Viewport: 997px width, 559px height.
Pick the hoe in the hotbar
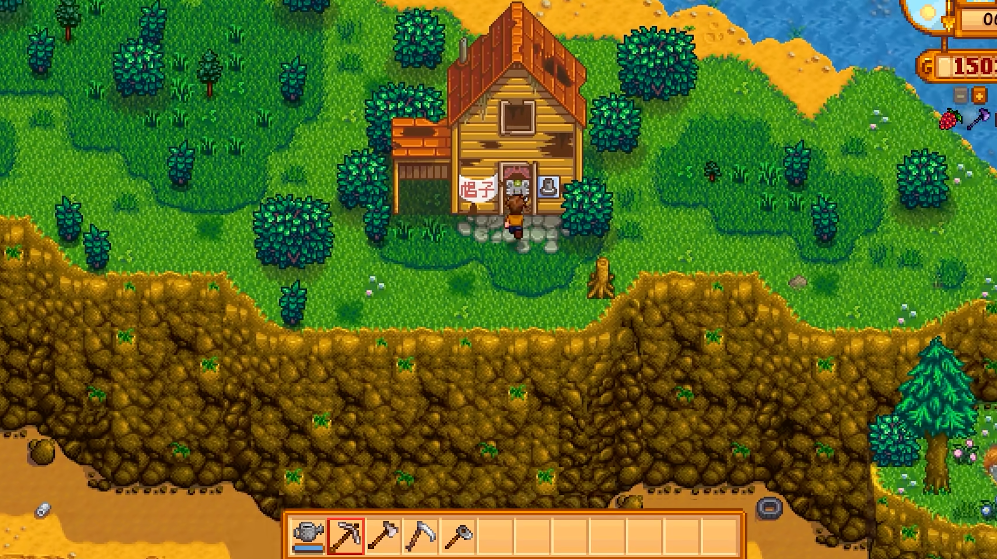(458, 537)
